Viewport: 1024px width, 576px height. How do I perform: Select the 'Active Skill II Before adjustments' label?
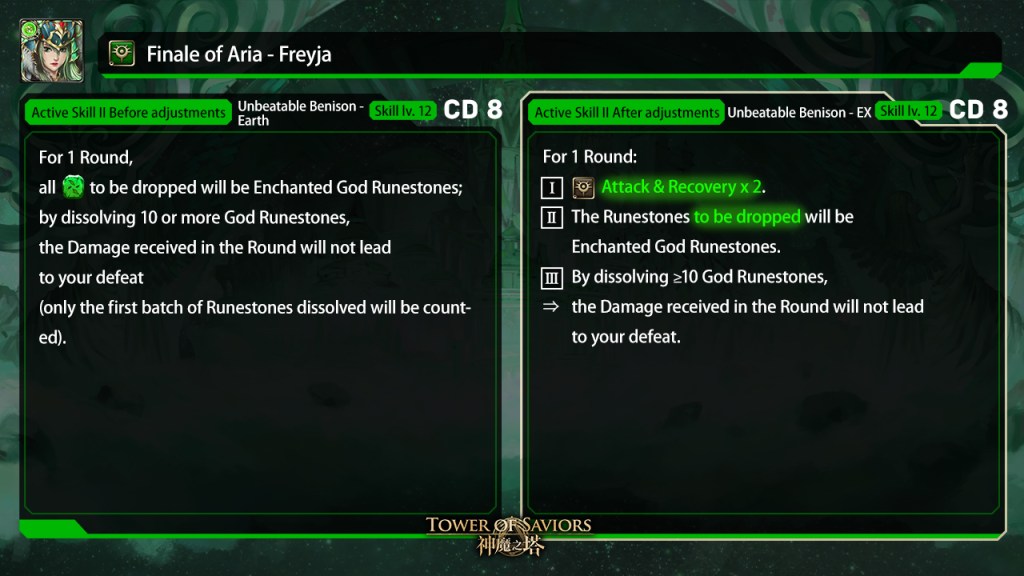tap(128, 112)
